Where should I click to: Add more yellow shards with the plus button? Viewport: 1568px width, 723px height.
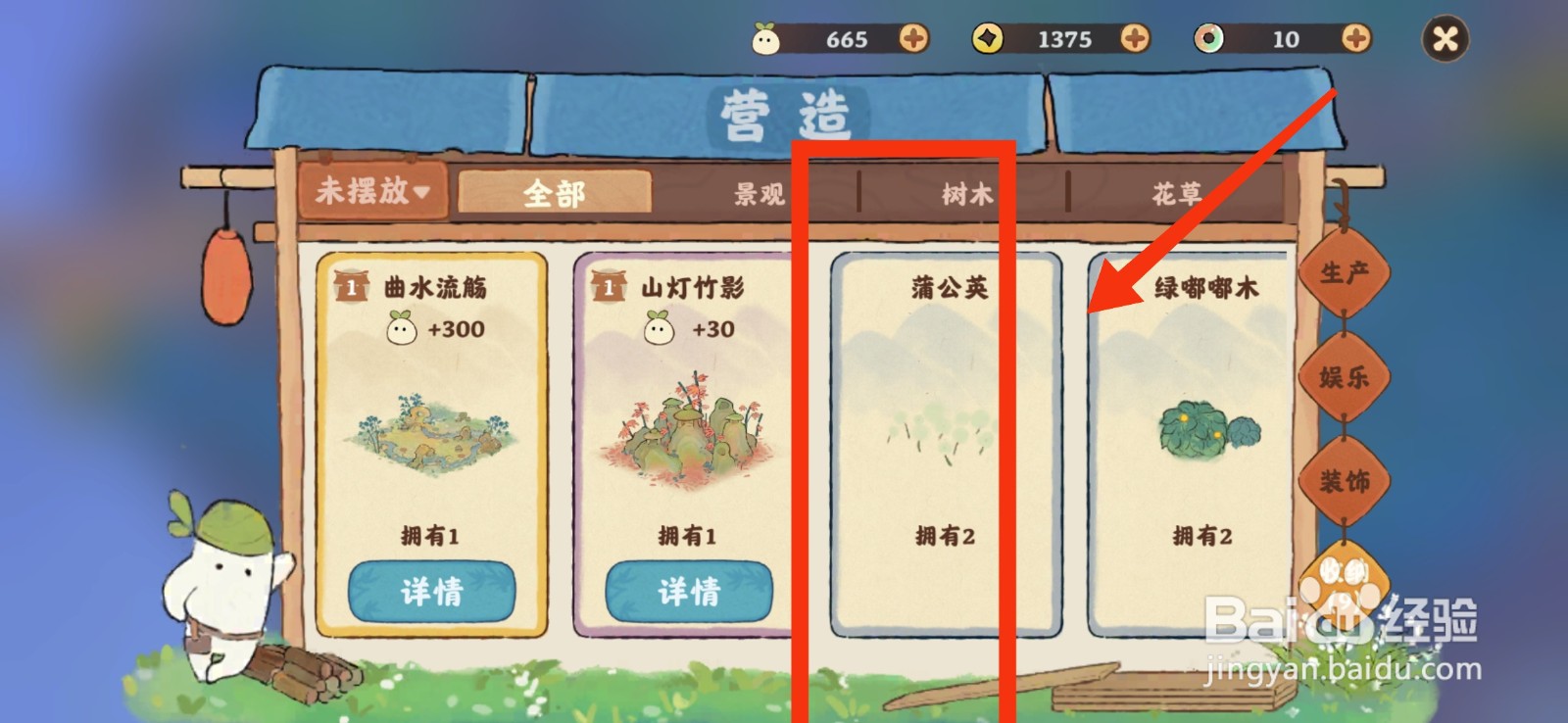point(1137,39)
